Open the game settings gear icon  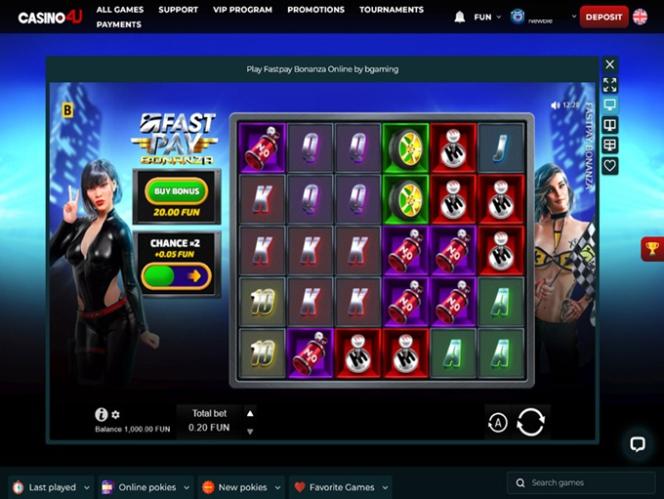pos(116,414)
